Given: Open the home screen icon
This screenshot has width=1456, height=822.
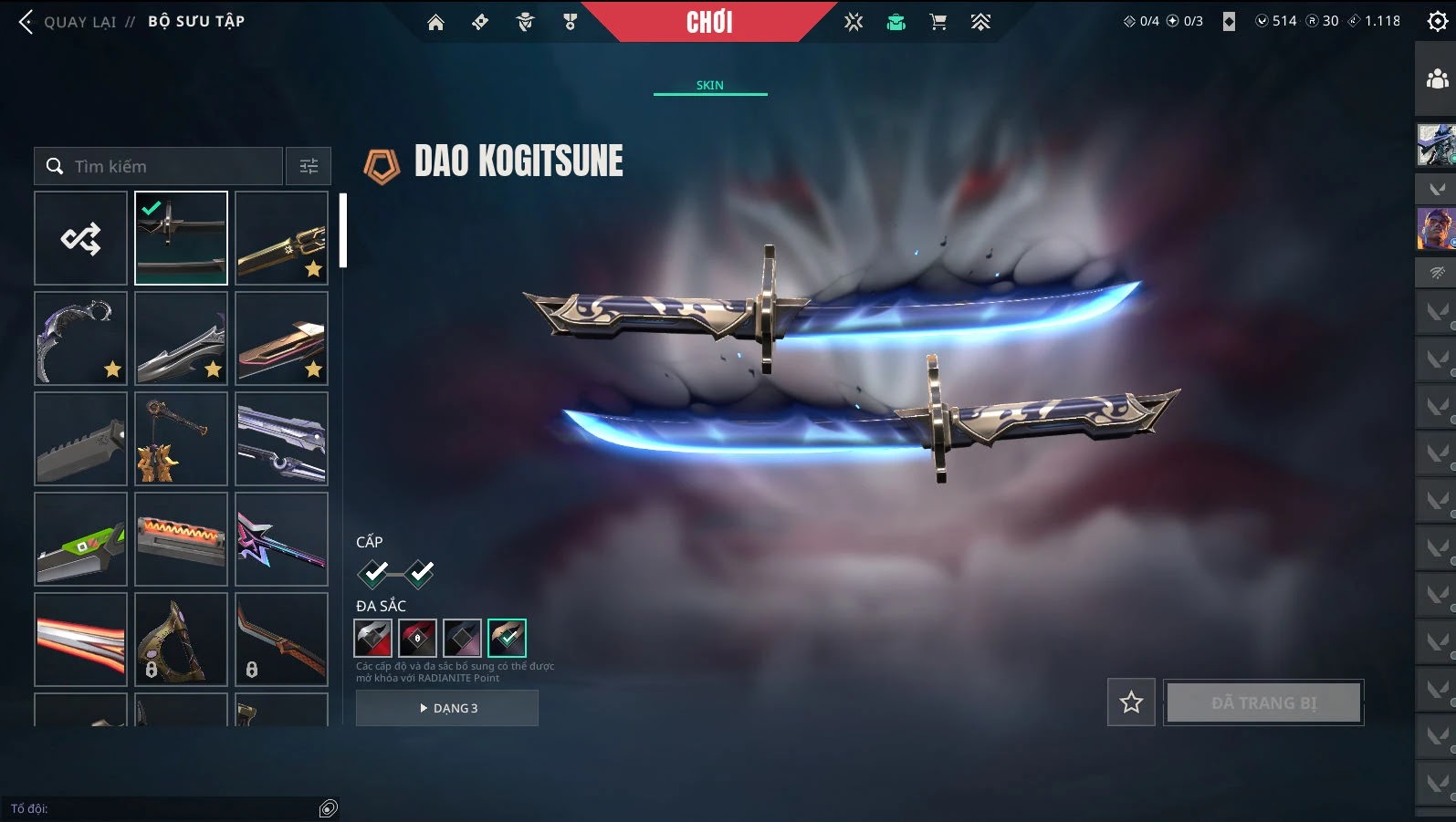Looking at the screenshot, I should pos(435,23).
